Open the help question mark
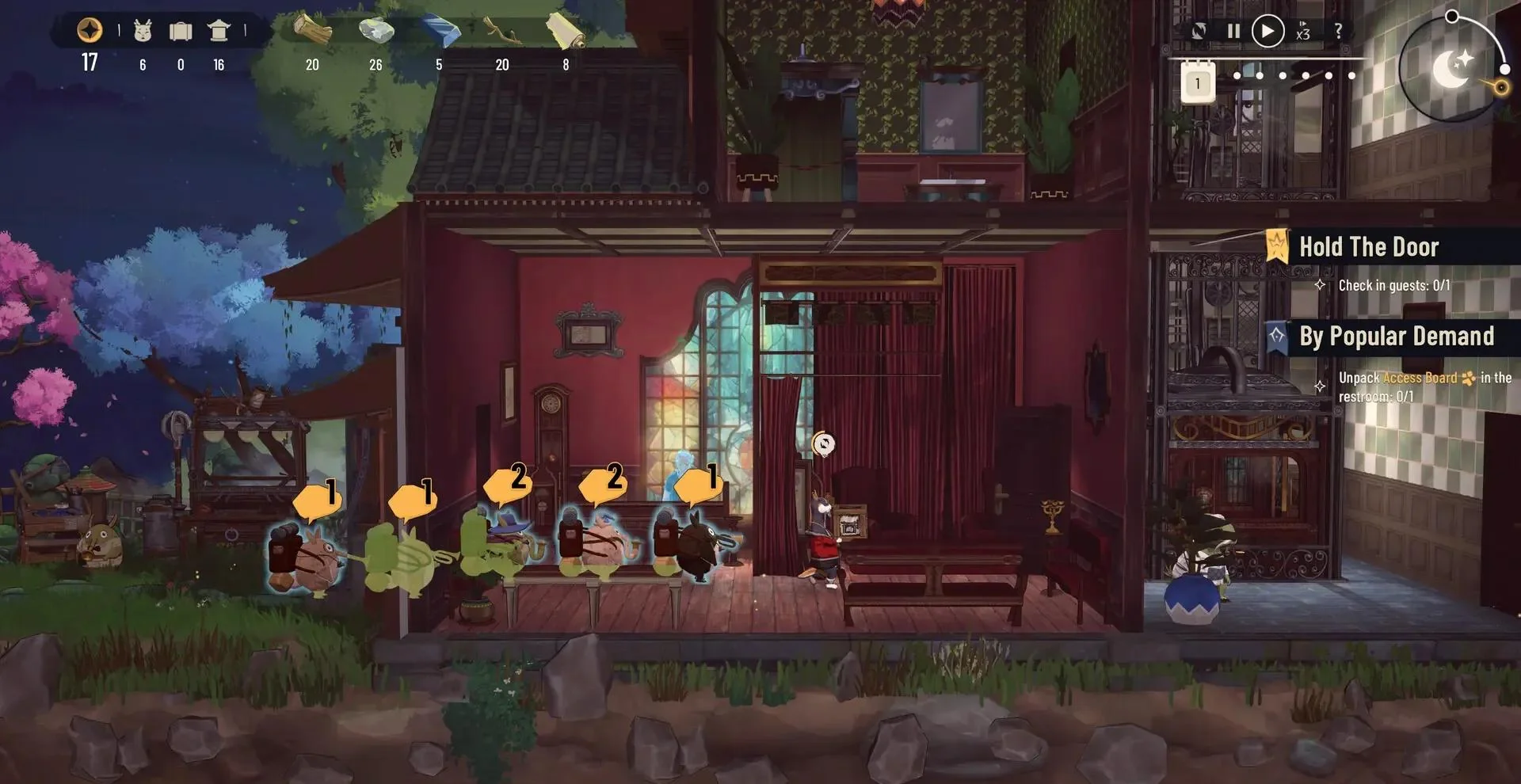The width and height of the screenshot is (1521, 784). tap(1338, 31)
